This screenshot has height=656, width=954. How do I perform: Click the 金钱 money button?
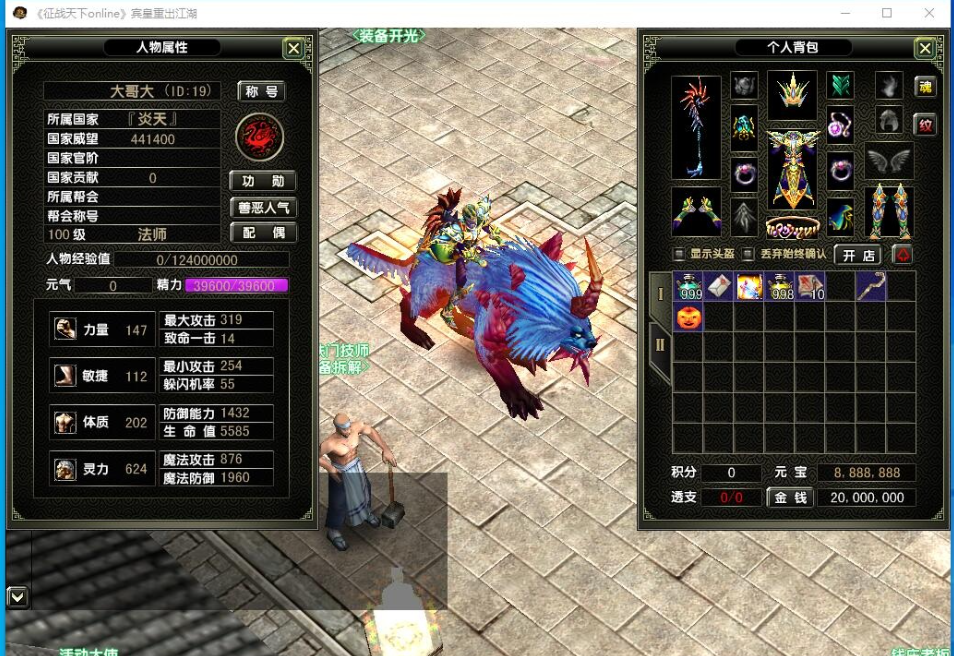(x=789, y=497)
